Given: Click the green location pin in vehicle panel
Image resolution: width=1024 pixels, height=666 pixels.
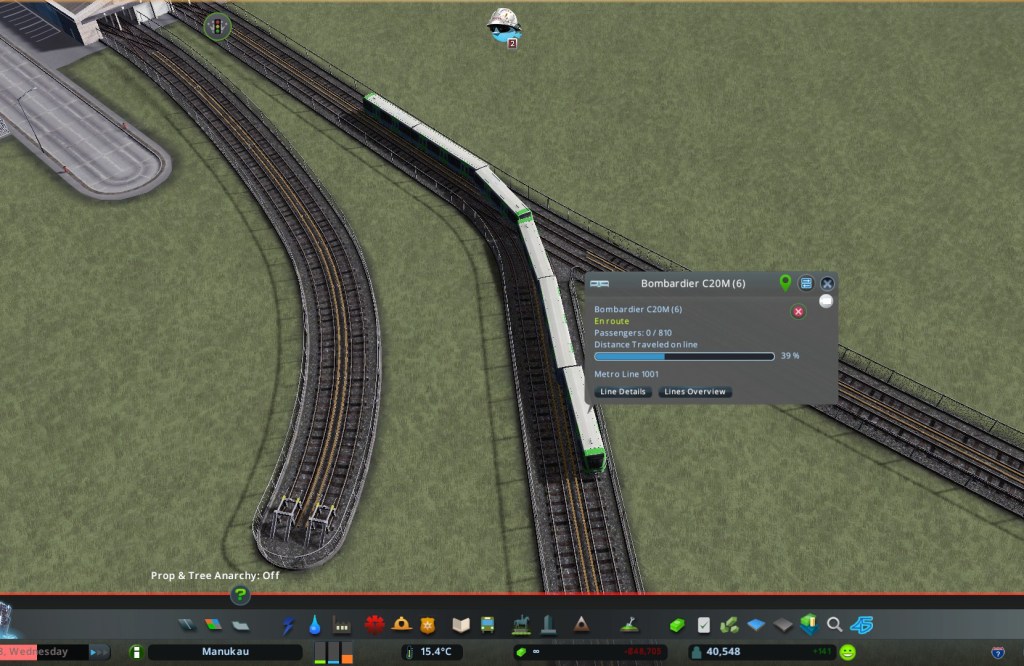Looking at the screenshot, I should point(785,283).
